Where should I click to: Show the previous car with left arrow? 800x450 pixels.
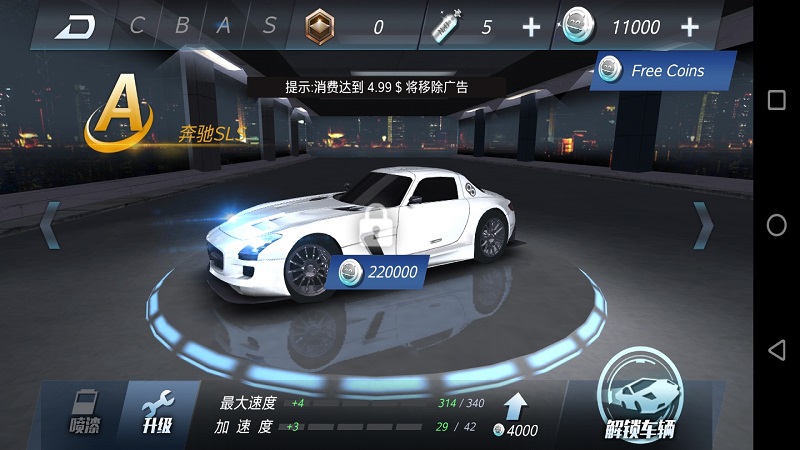pos(49,224)
